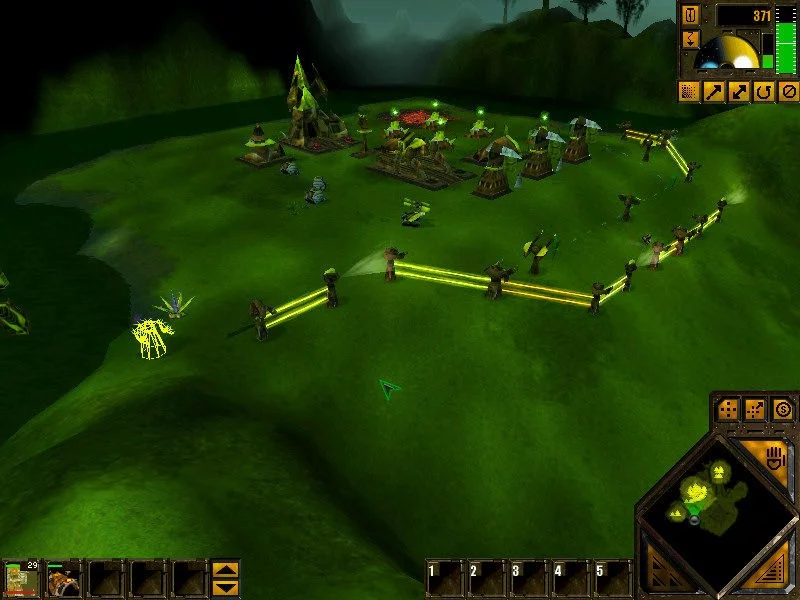The width and height of the screenshot is (800, 600).
Task: Select the dotted cross formation button
Action: (728, 409)
